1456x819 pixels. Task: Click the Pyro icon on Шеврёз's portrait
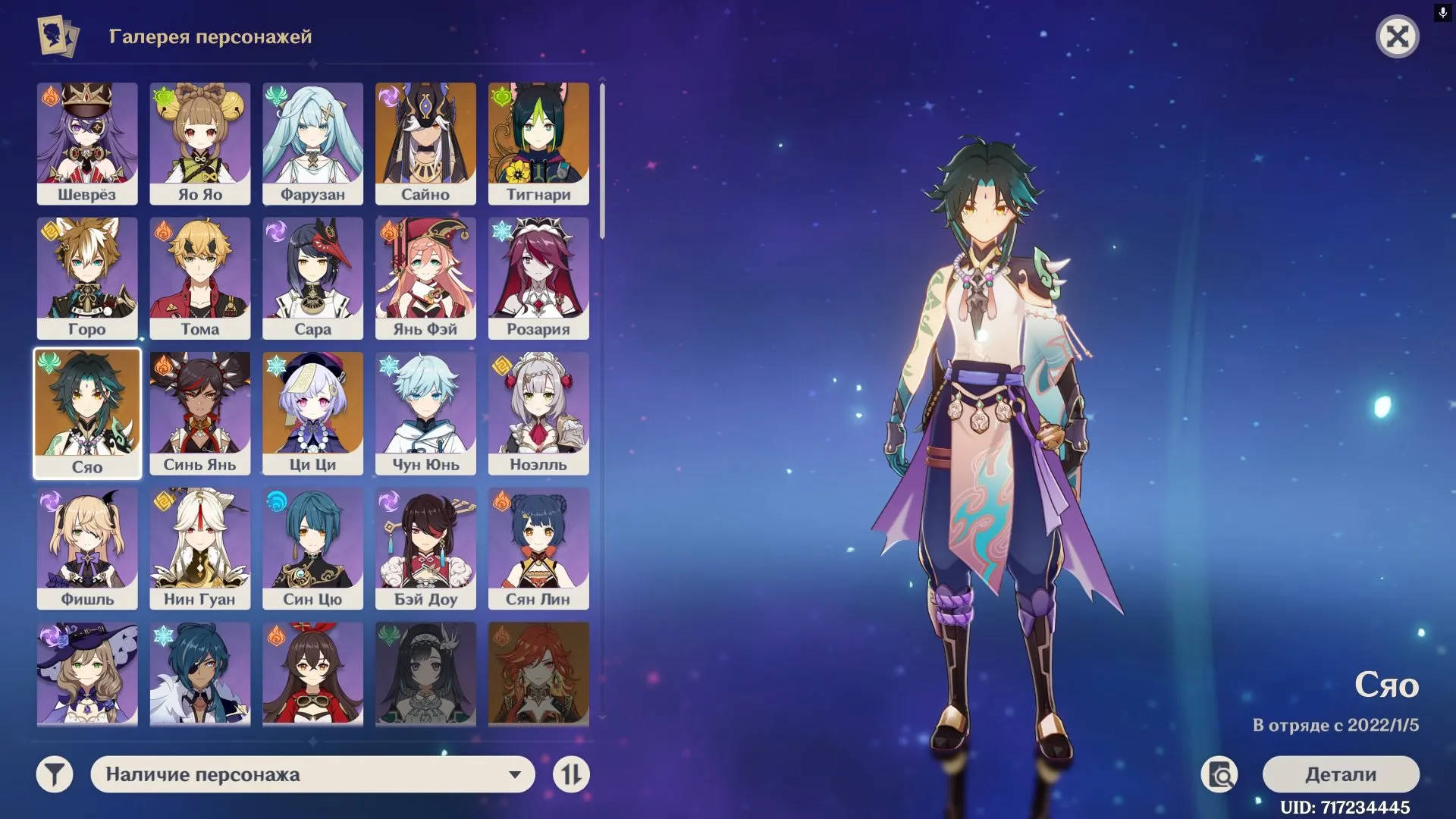[x=51, y=97]
